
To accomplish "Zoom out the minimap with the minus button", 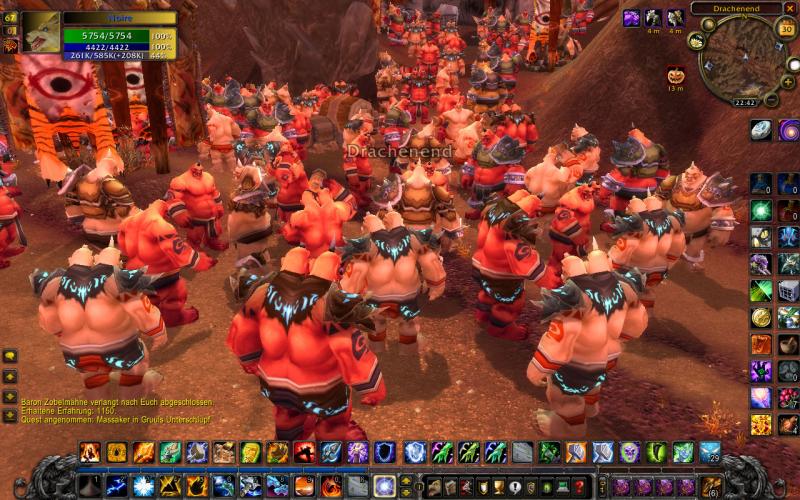I will coord(771,99).
